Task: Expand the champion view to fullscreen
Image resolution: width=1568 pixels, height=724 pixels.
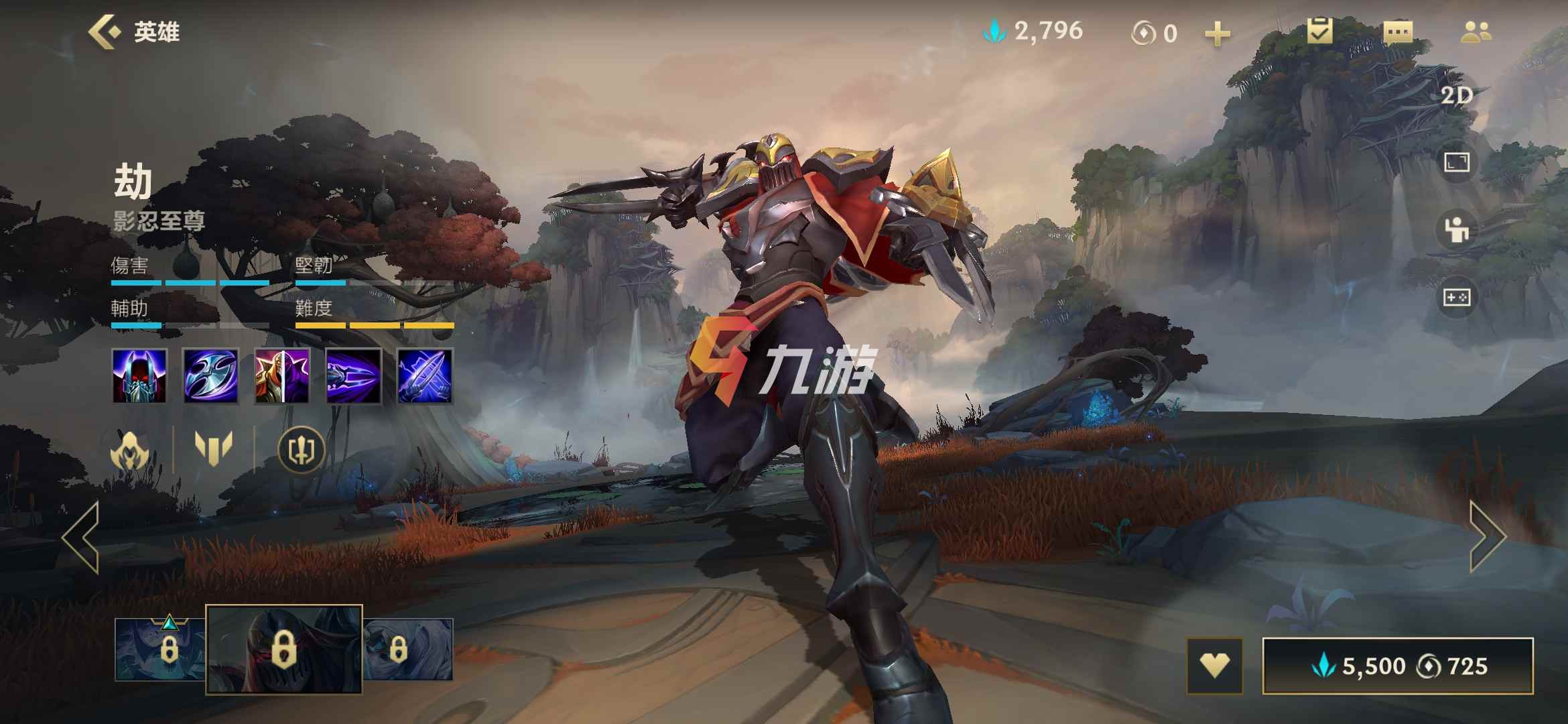Action: [1457, 162]
